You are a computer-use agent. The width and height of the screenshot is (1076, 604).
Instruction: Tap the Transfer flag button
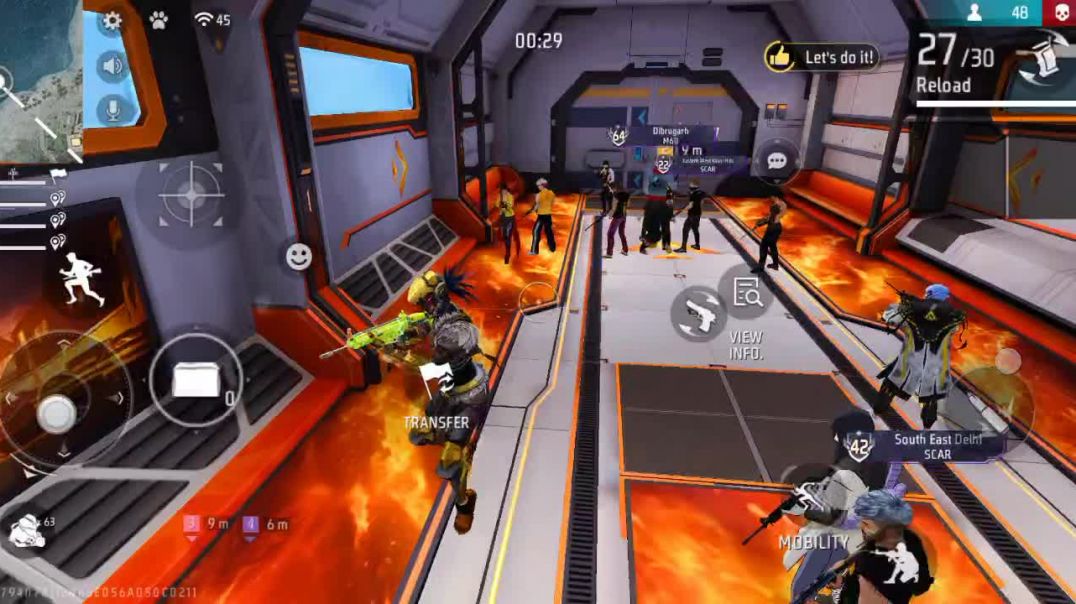click(437, 380)
